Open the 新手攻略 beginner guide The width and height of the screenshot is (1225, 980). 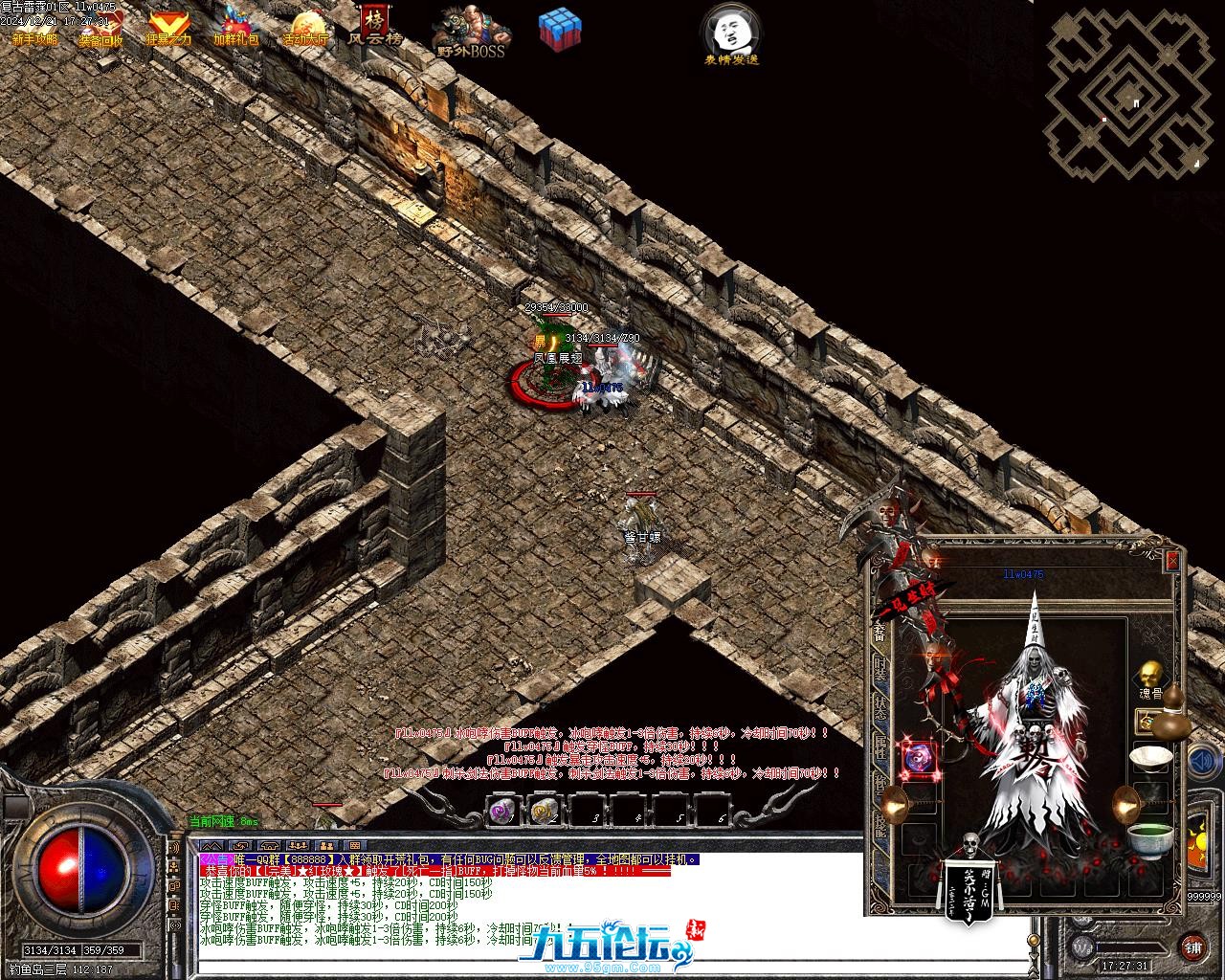(x=34, y=27)
